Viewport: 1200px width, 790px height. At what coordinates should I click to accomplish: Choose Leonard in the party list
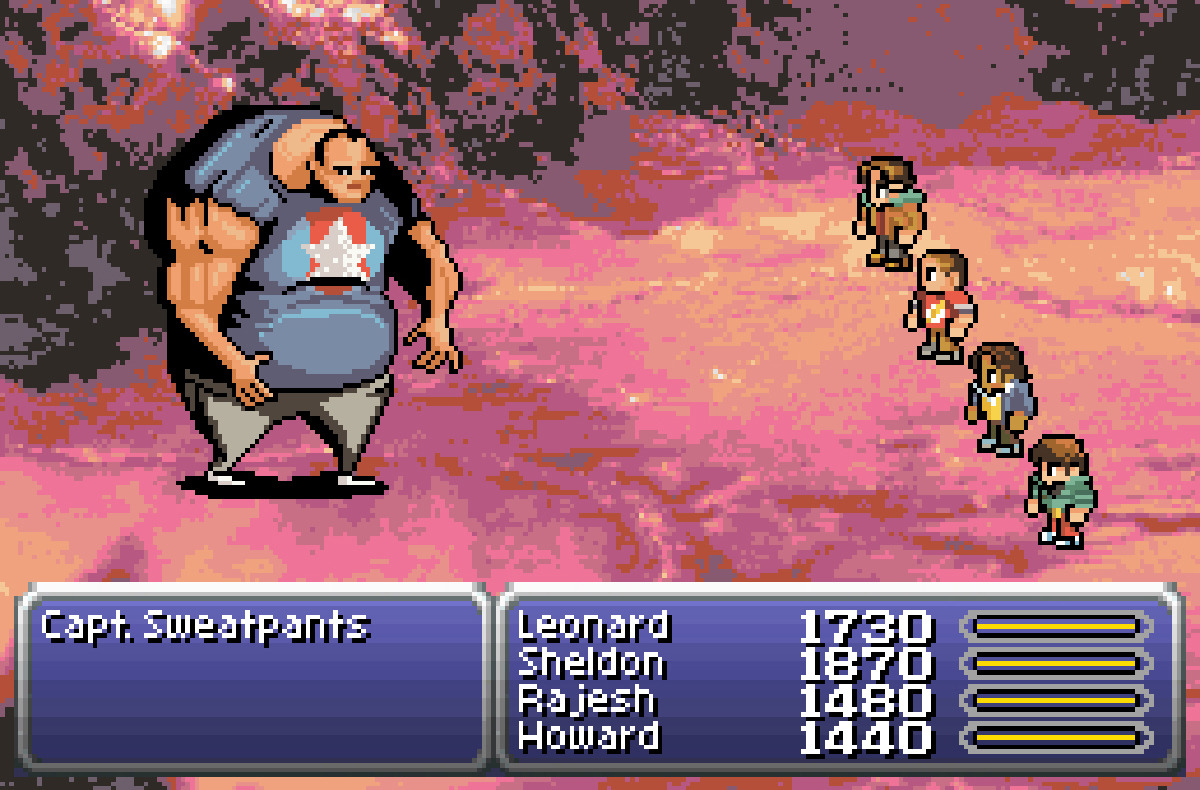click(x=593, y=627)
